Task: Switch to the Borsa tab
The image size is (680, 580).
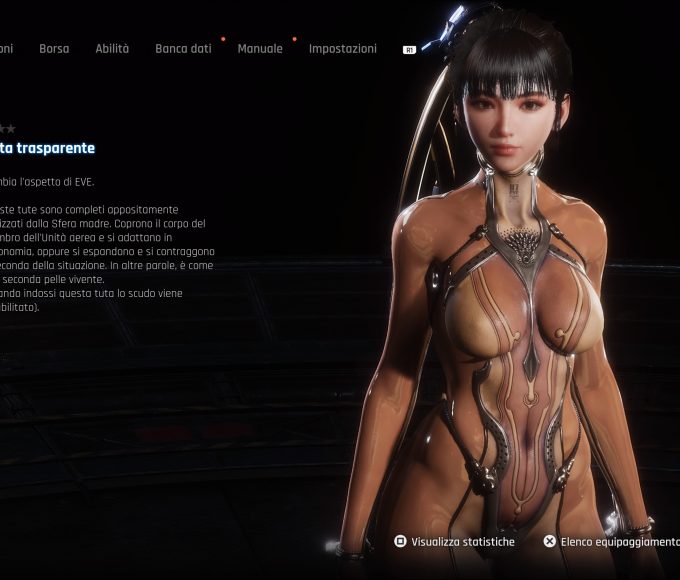Action: click(x=54, y=48)
